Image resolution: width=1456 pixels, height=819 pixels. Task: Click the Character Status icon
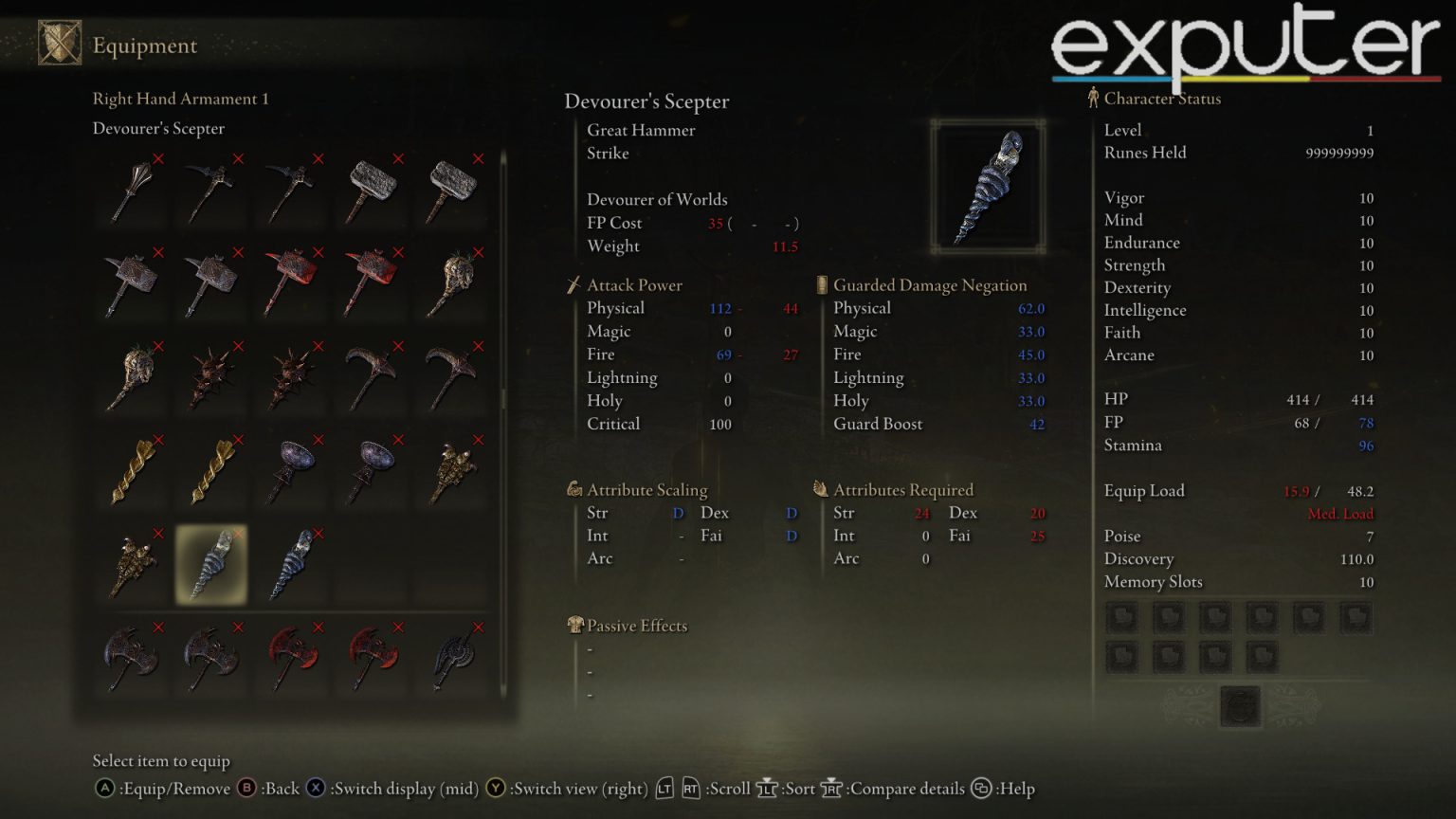(1092, 97)
